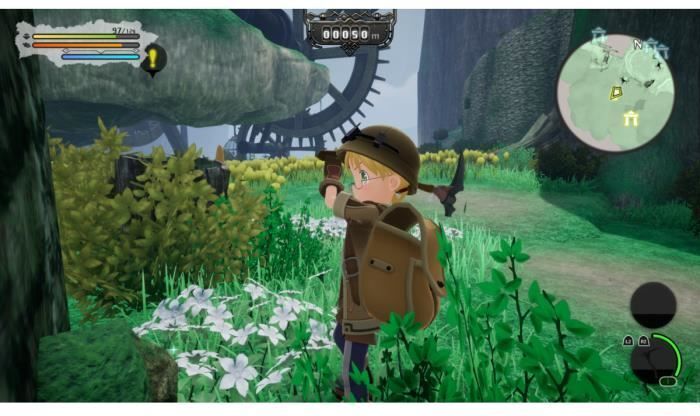Select the yellow gate marker on the minimap
This screenshot has height=416, width=700.
point(631,119)
